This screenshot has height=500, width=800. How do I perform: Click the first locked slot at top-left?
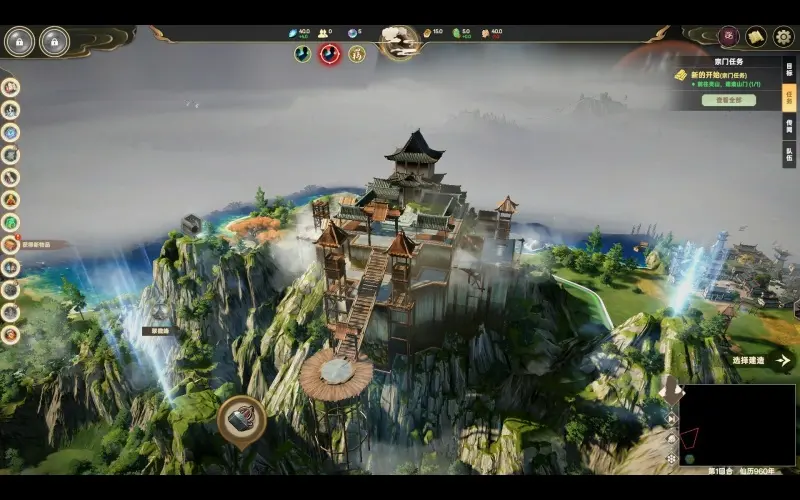(x=19, y=41)
